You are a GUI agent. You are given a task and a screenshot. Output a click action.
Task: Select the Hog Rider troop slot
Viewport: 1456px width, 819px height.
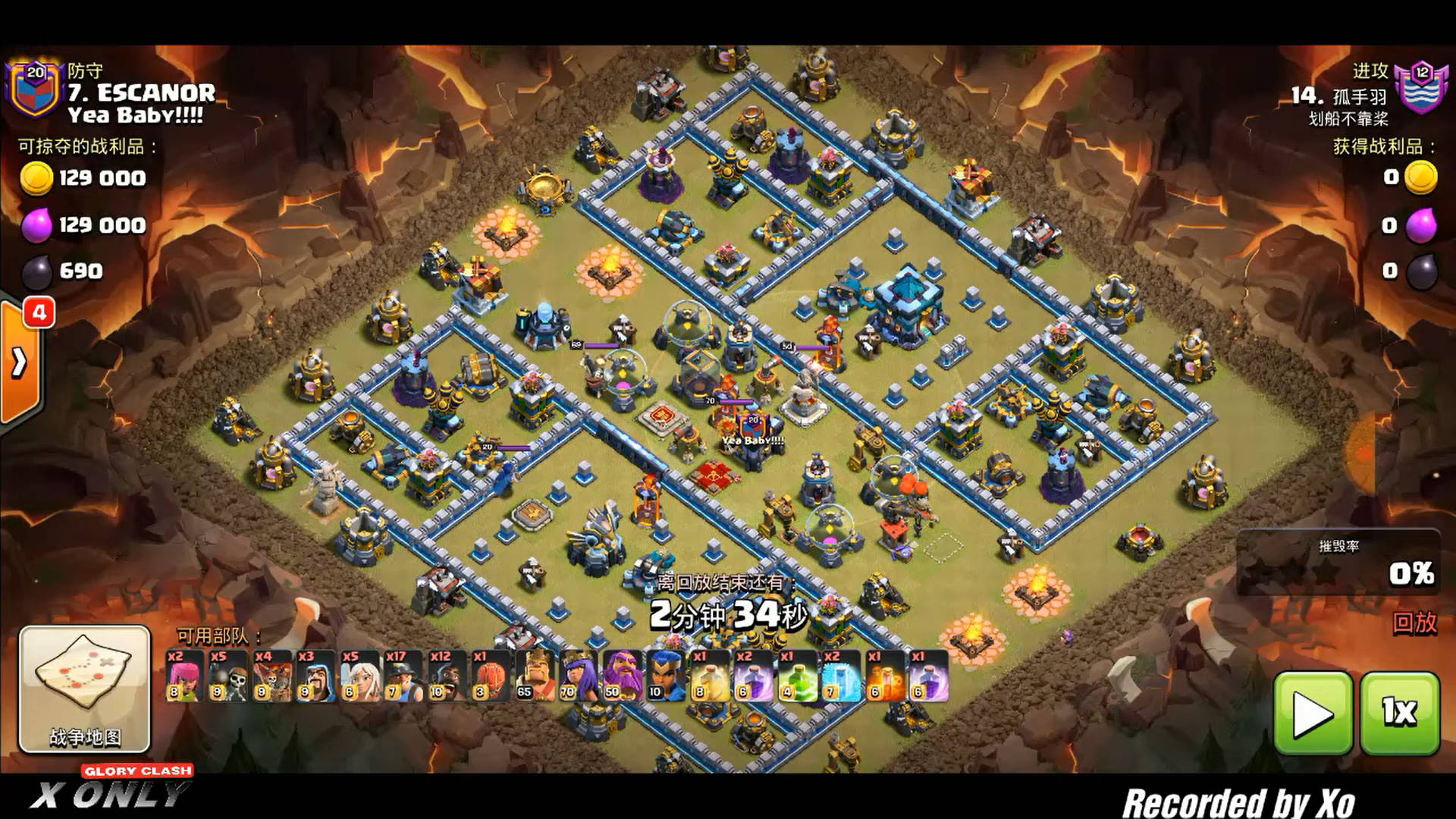[447, 675]
